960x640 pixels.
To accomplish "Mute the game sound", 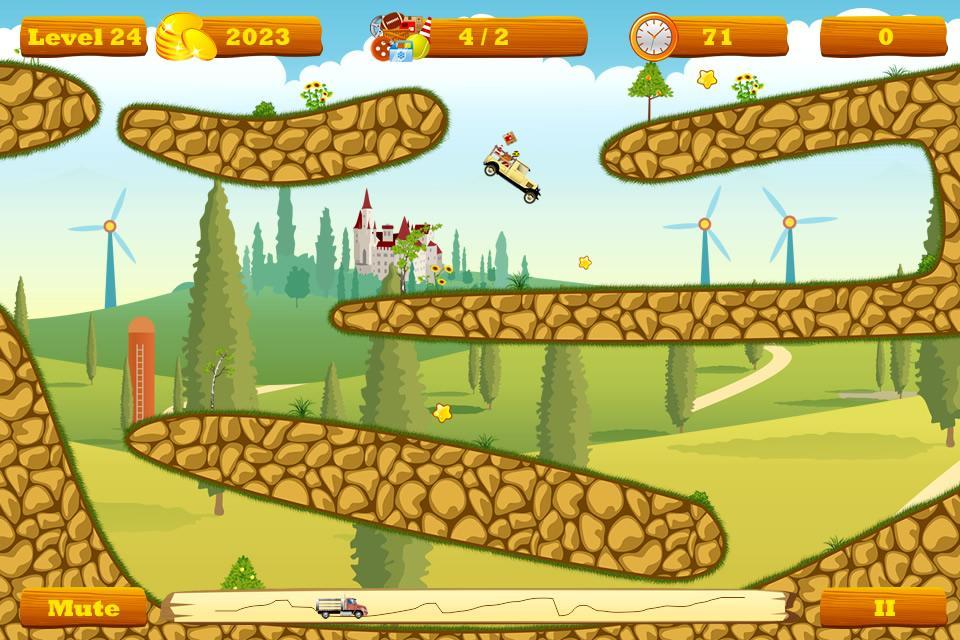I will 83,608.
